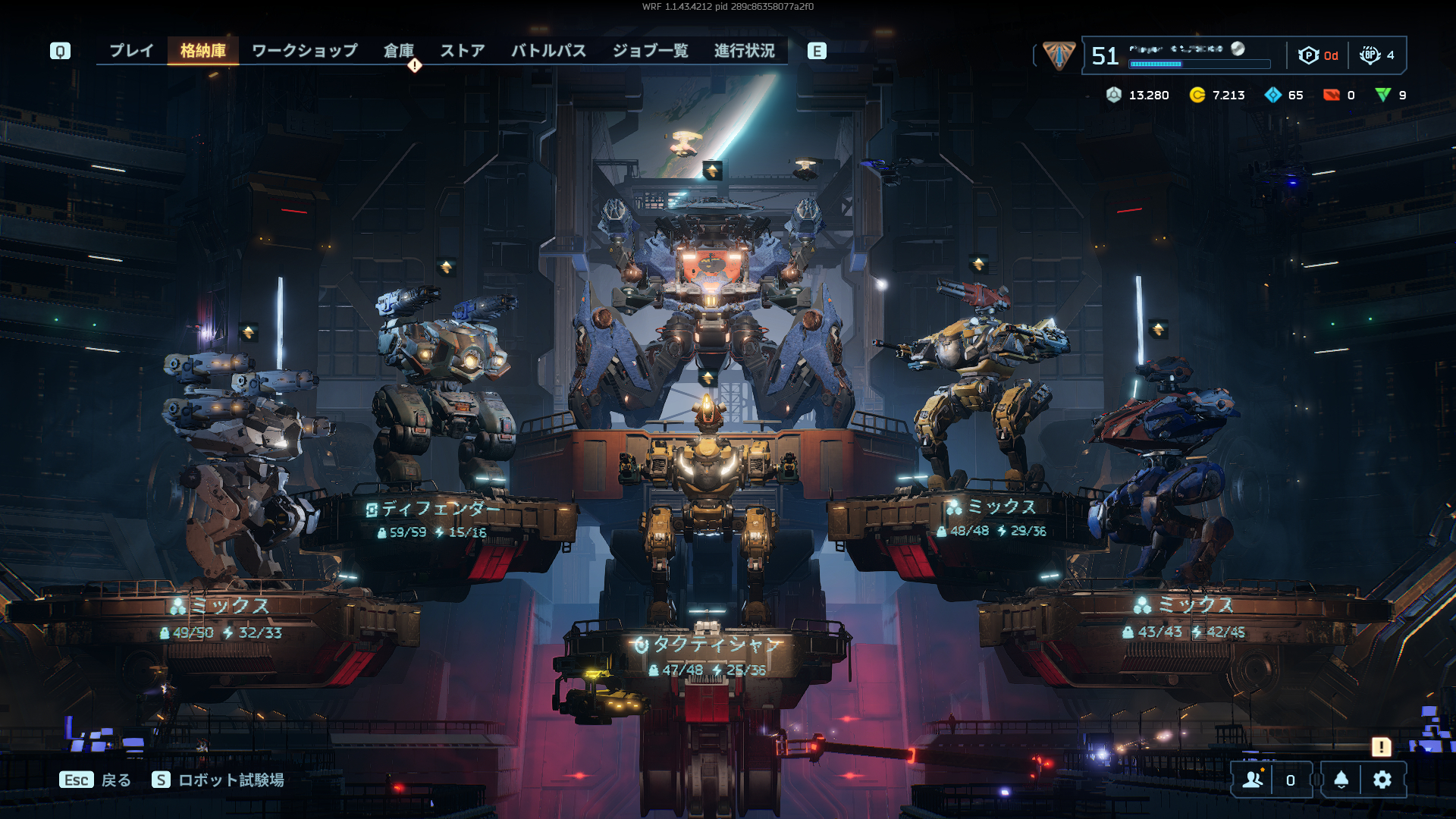Open the ジョブ一覧 tab
This screenshot has height=819, width=1456.
(x=650, y=51)
